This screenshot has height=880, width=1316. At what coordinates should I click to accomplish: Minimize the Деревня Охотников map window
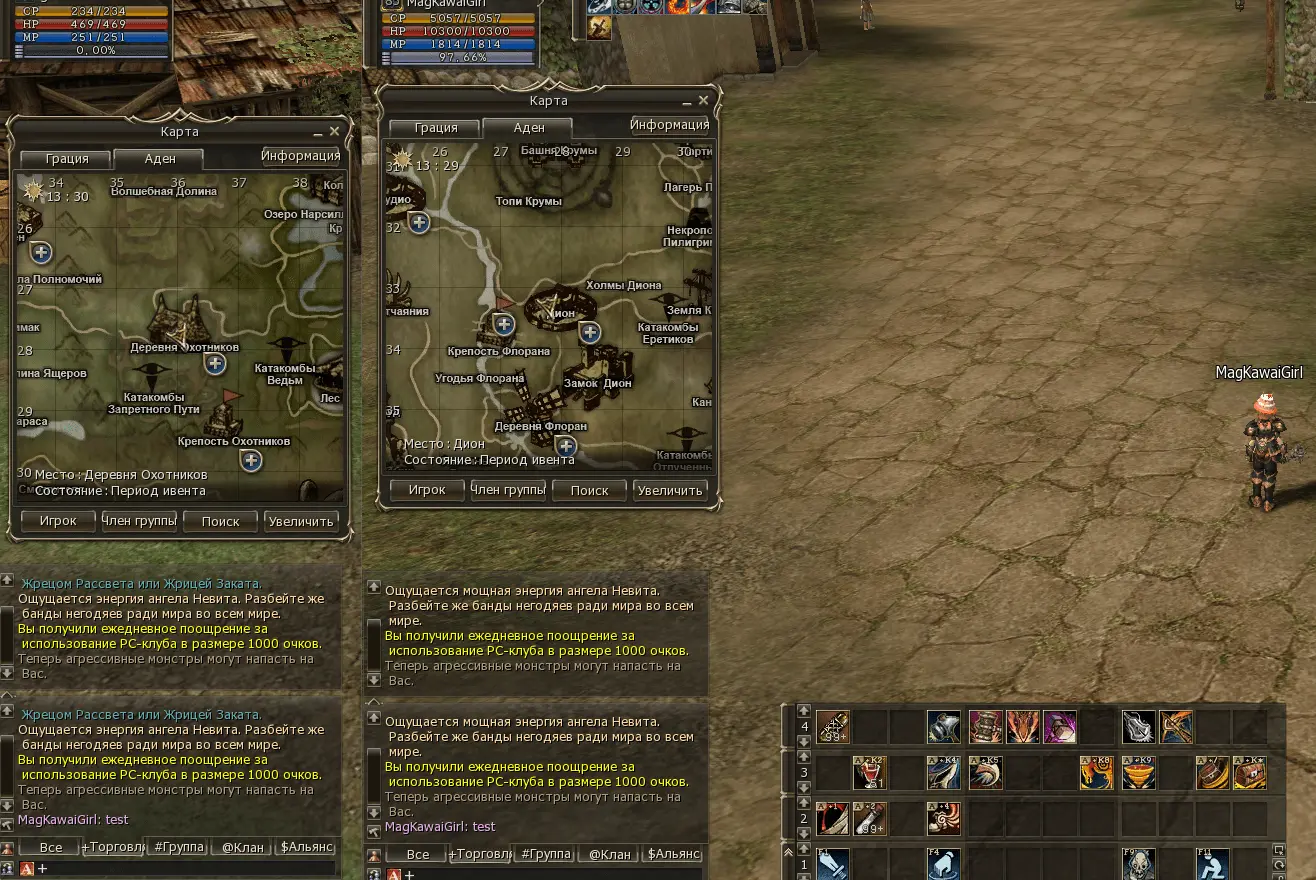[317, 132]
